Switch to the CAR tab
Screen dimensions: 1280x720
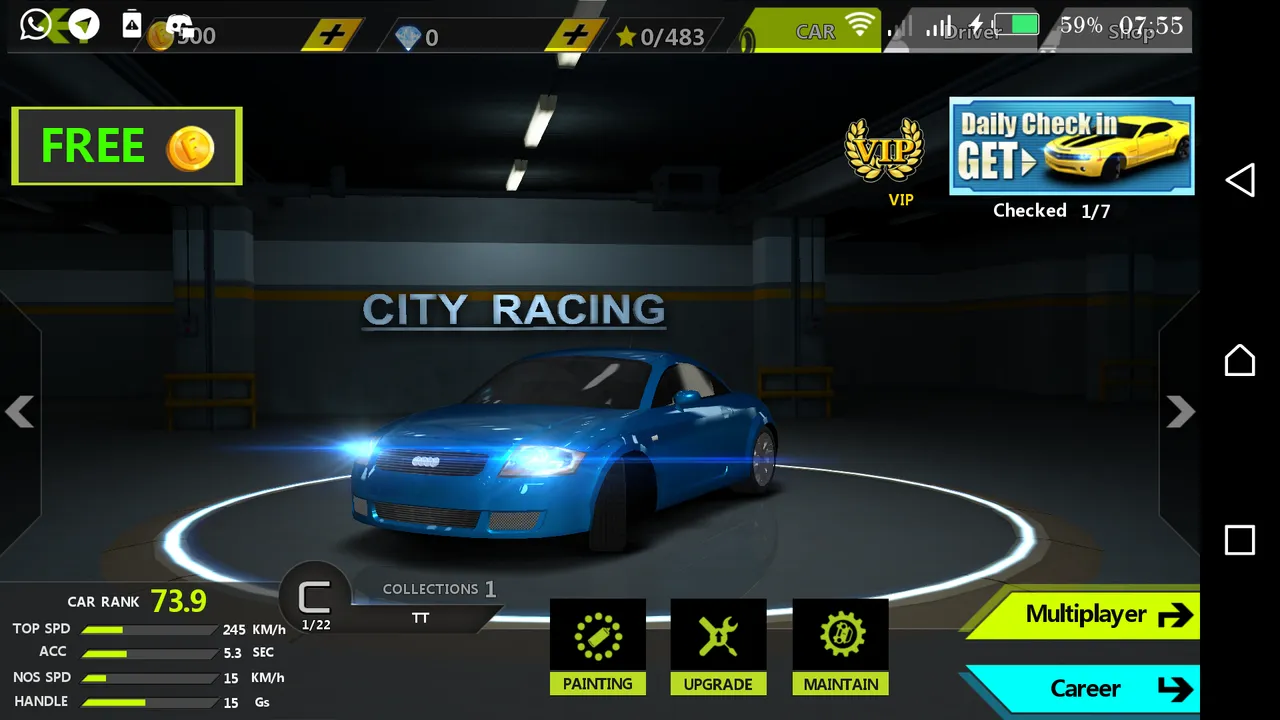(815, 32)
